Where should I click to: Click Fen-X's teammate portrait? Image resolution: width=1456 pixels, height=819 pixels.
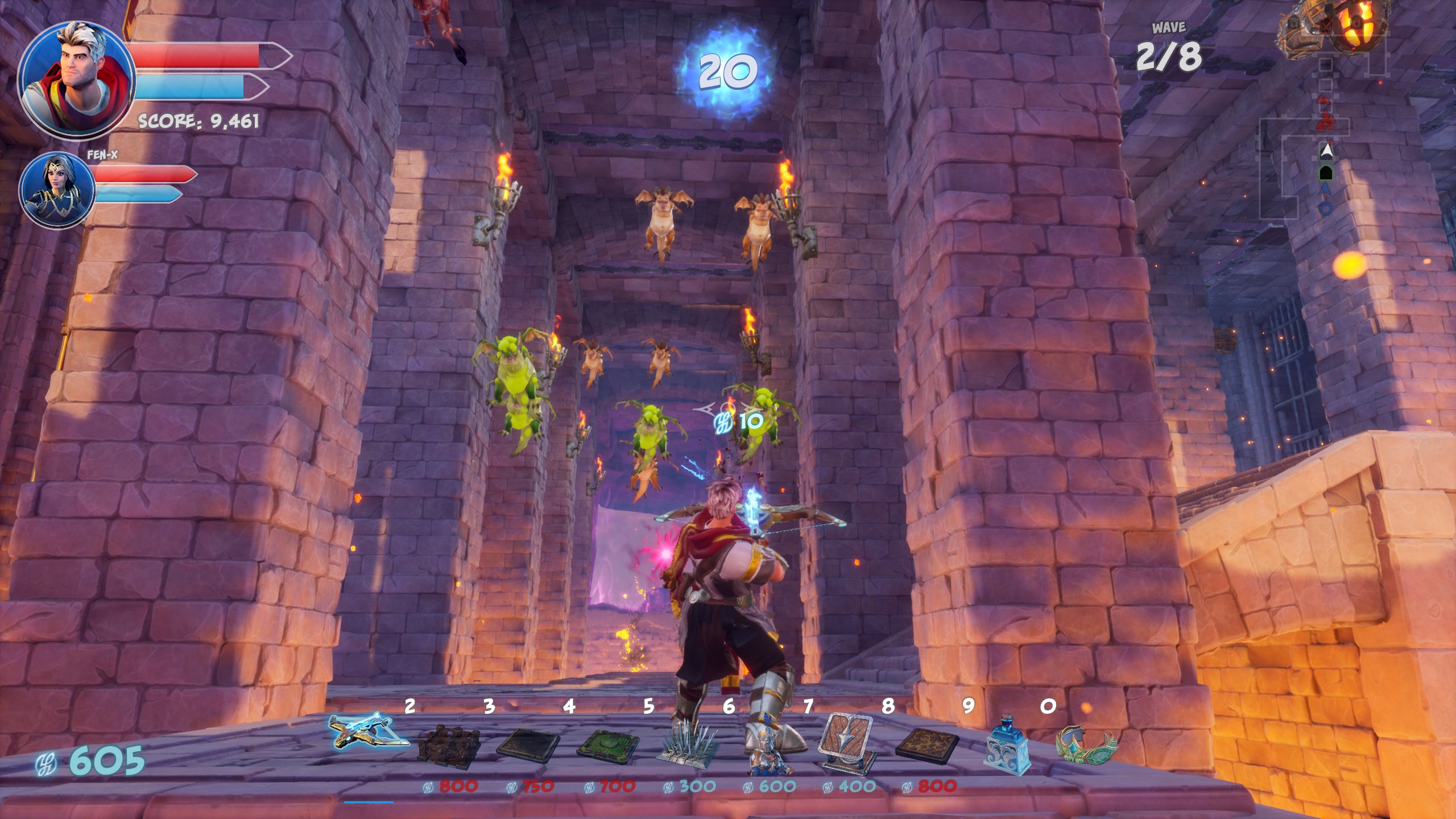click(x=57, y=189)
